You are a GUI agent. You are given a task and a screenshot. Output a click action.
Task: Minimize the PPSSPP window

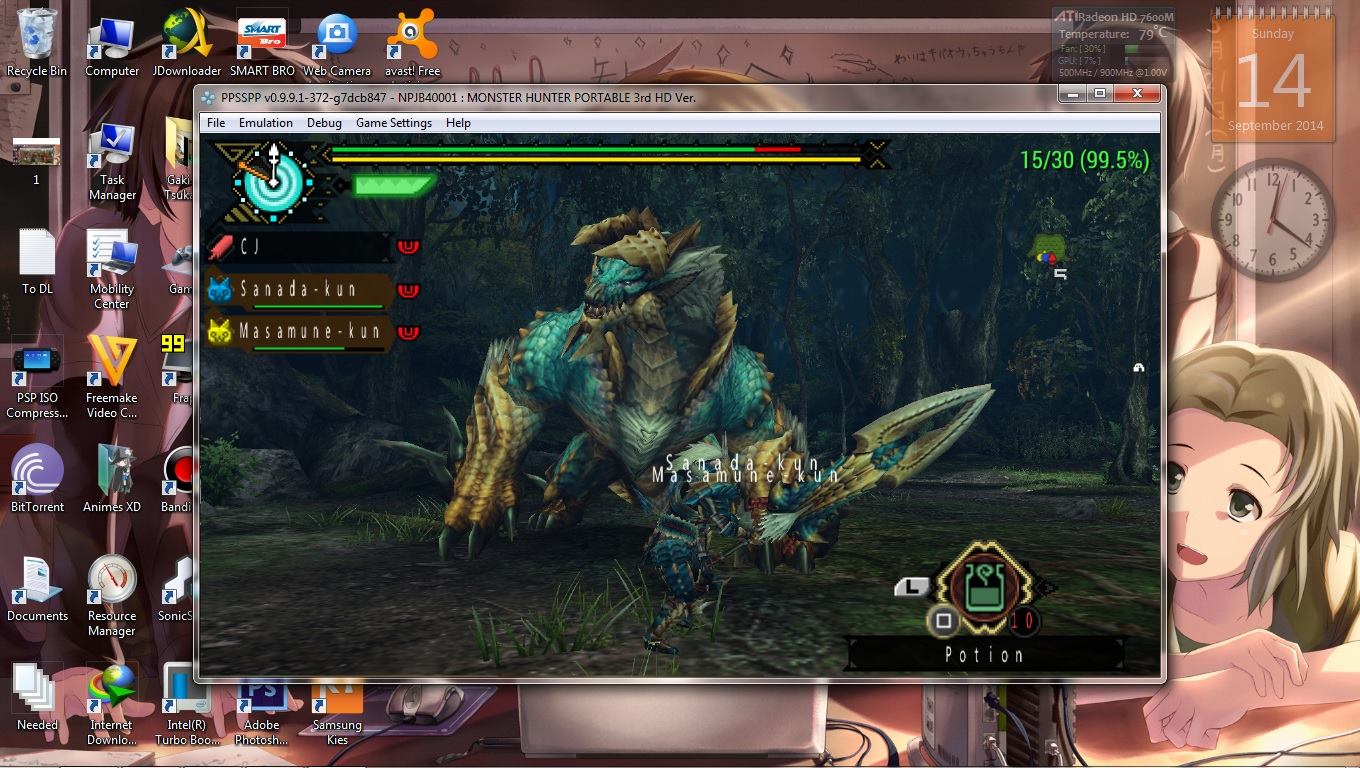click(x=1073, y=94)
